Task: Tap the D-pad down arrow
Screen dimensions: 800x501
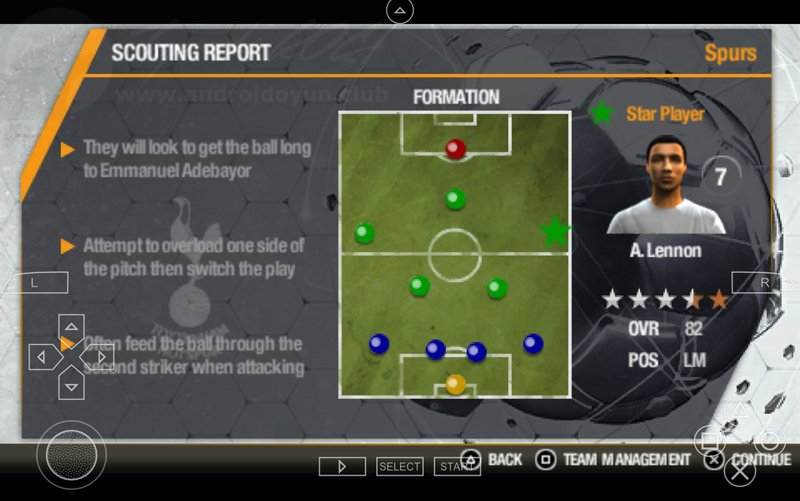Action: 71,383
